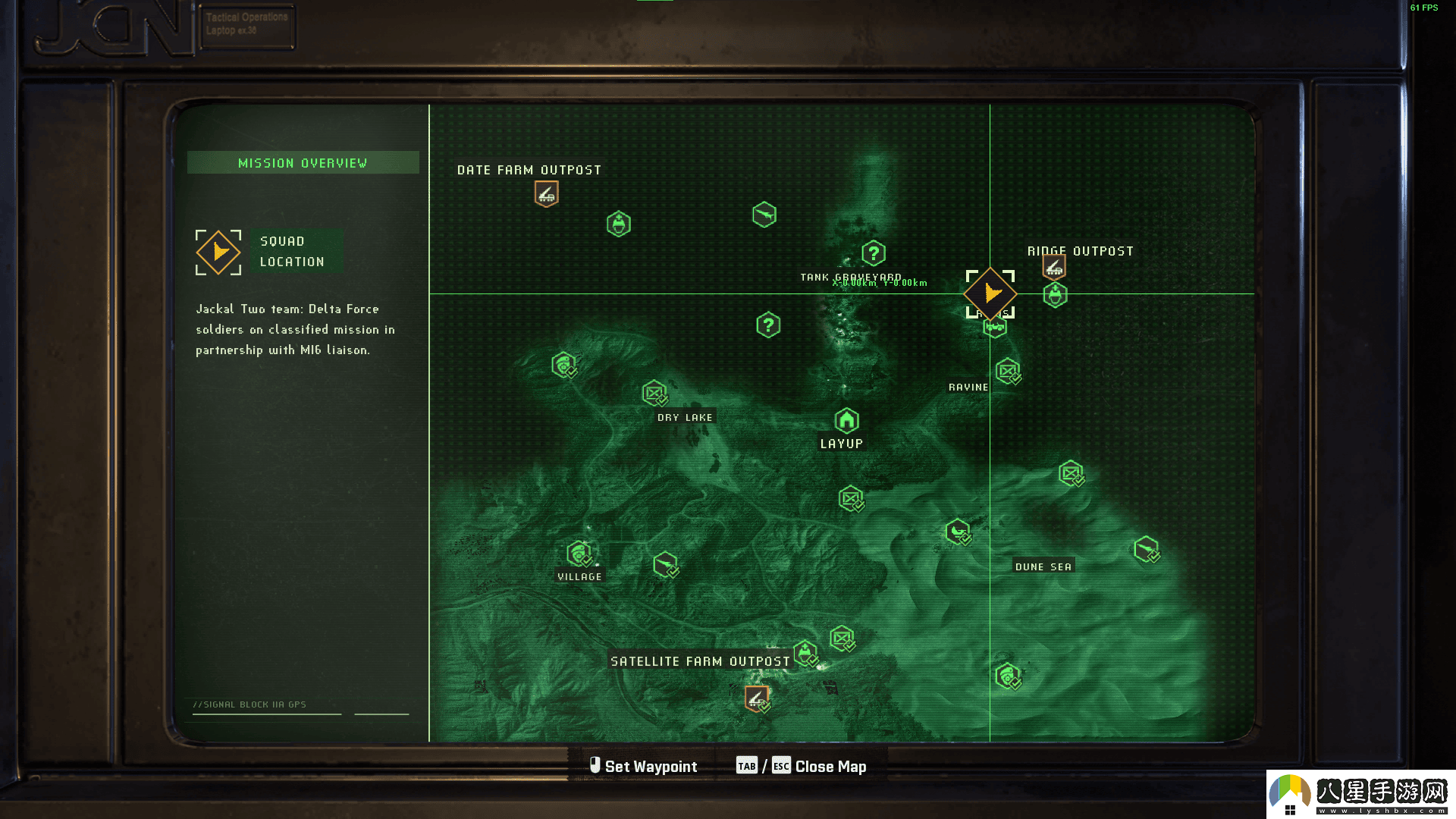Select the Ridge Outpost SAM marker
The height and width of the screenshot is (819, 1456).
click(x=1054, y=267)
